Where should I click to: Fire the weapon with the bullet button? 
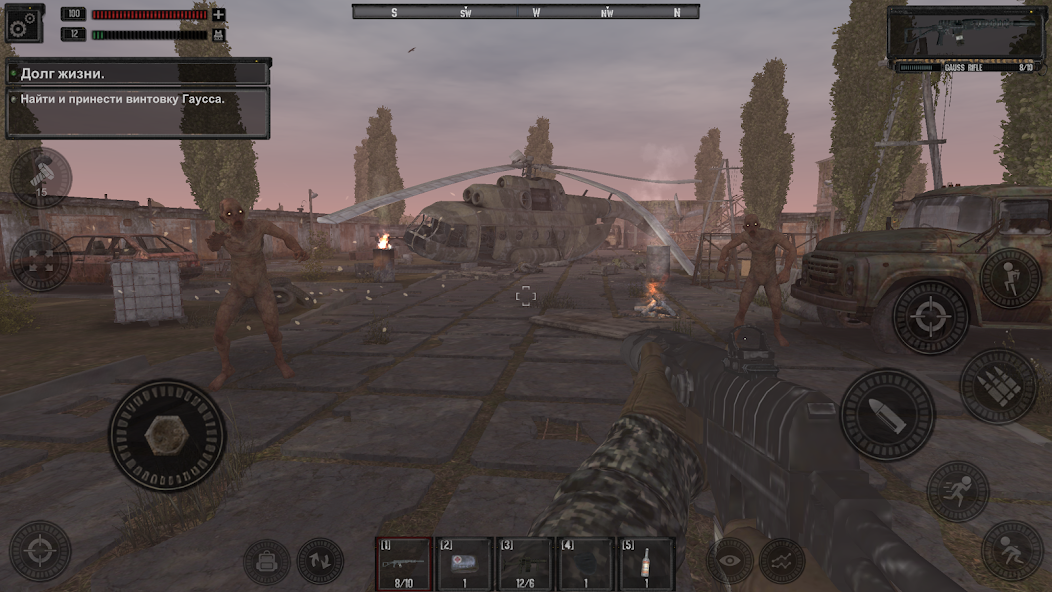887,415
